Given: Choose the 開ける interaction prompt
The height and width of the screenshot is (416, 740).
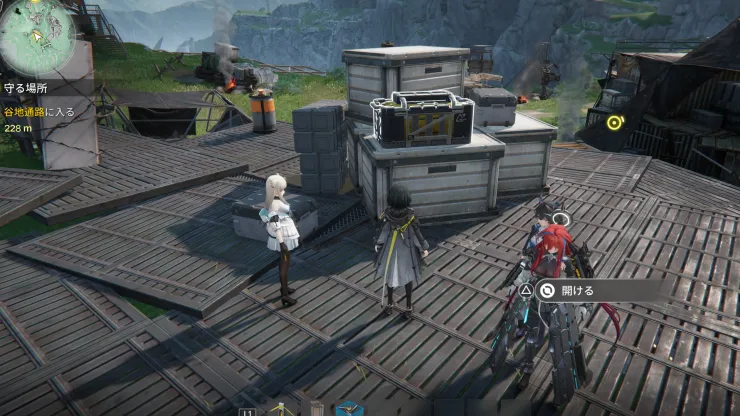Looking at the screenshot, I should (578, 290).
